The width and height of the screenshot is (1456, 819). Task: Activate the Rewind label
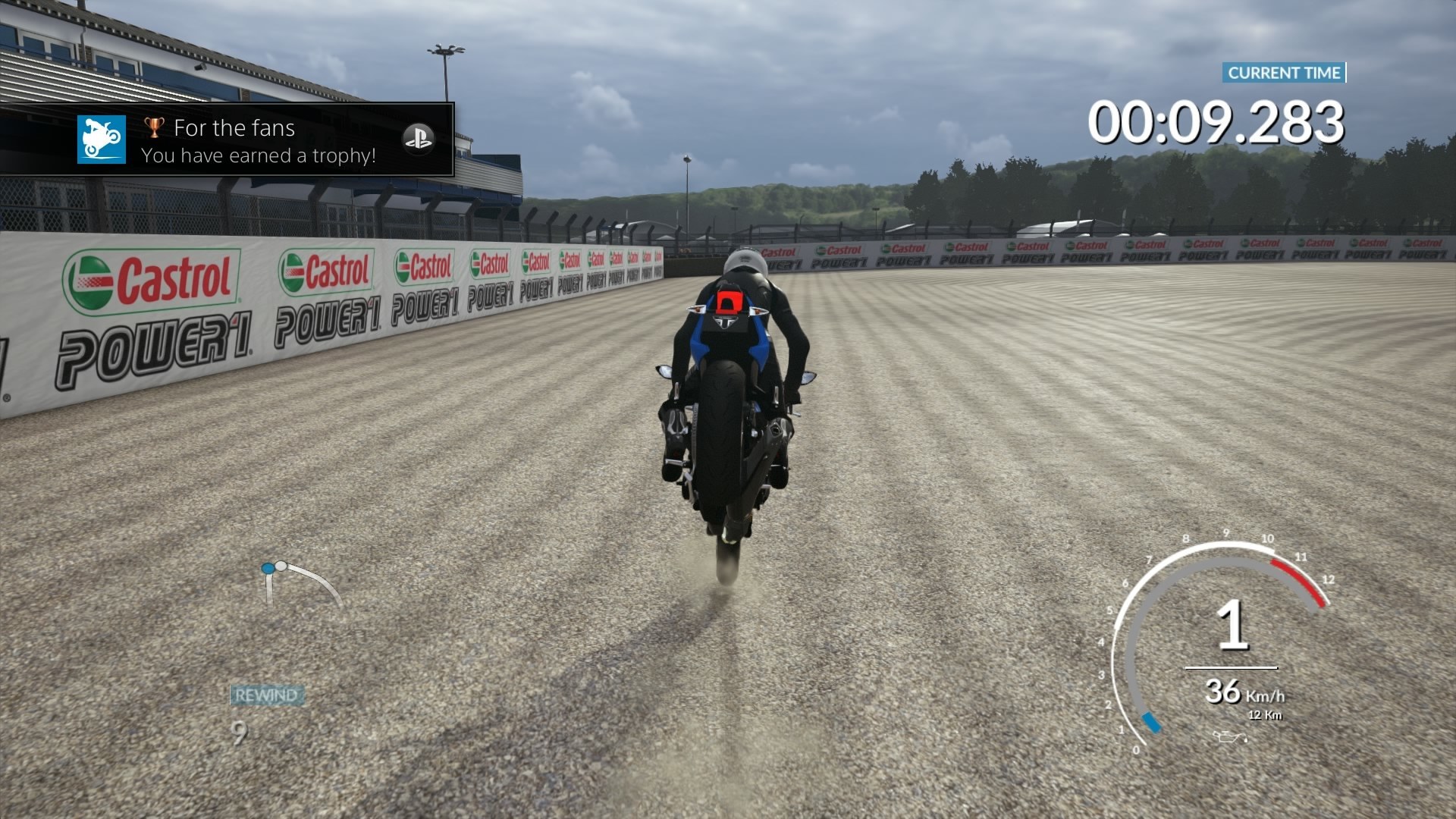click(x=266, y=695)
